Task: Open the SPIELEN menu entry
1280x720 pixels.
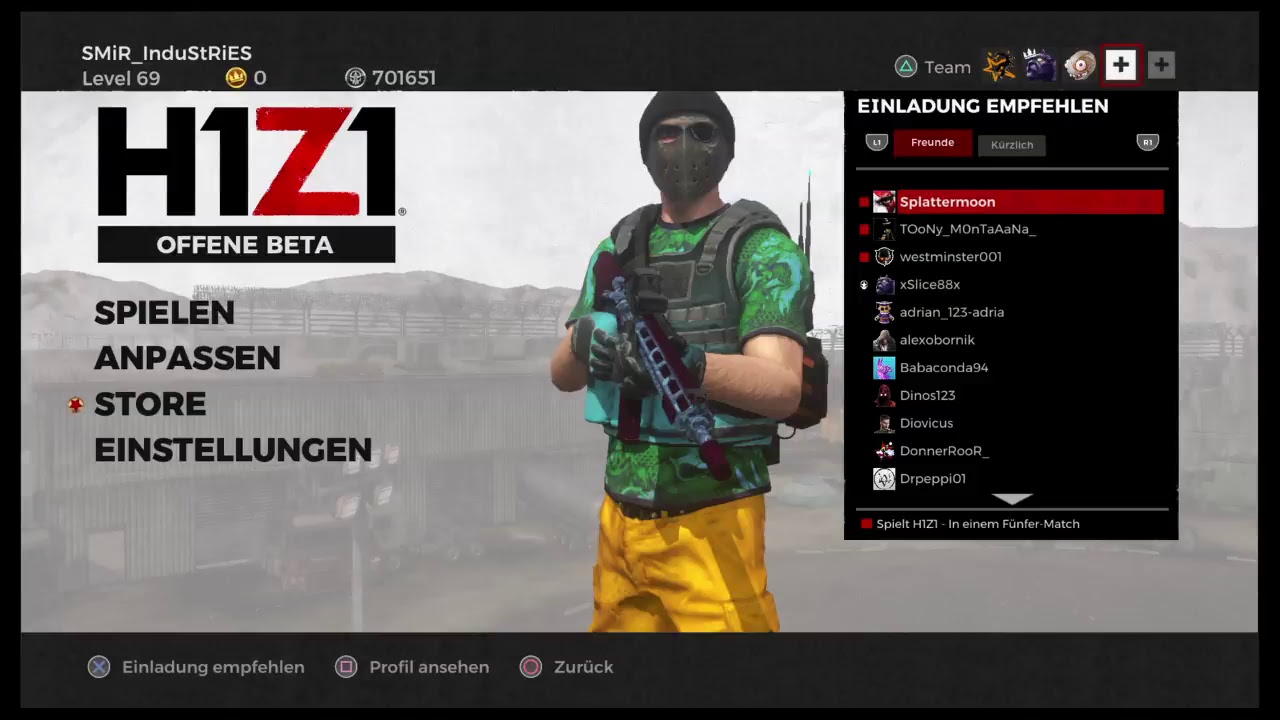Action: (164, 313)
